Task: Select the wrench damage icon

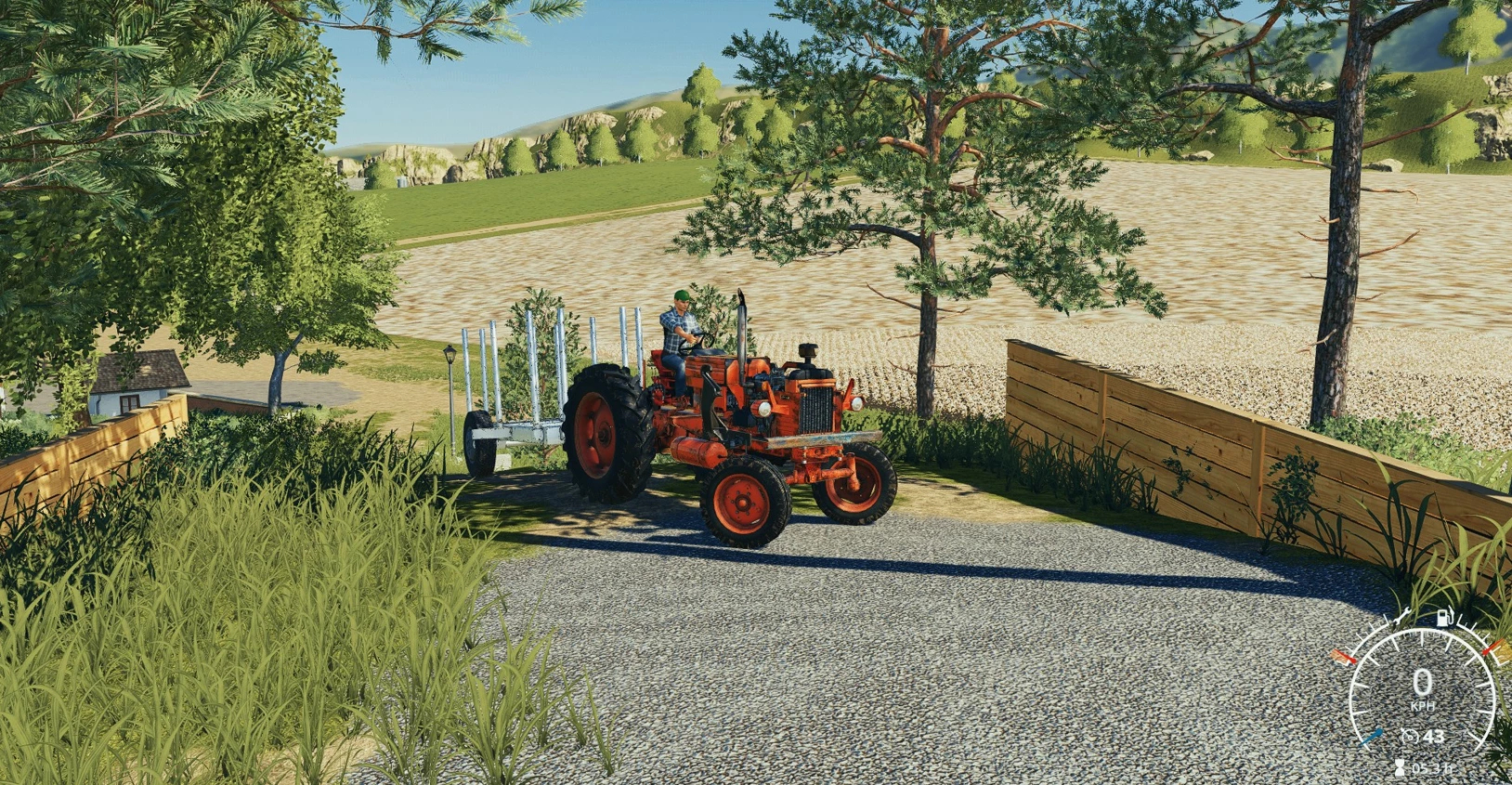Action: (x=1401, y=615)
